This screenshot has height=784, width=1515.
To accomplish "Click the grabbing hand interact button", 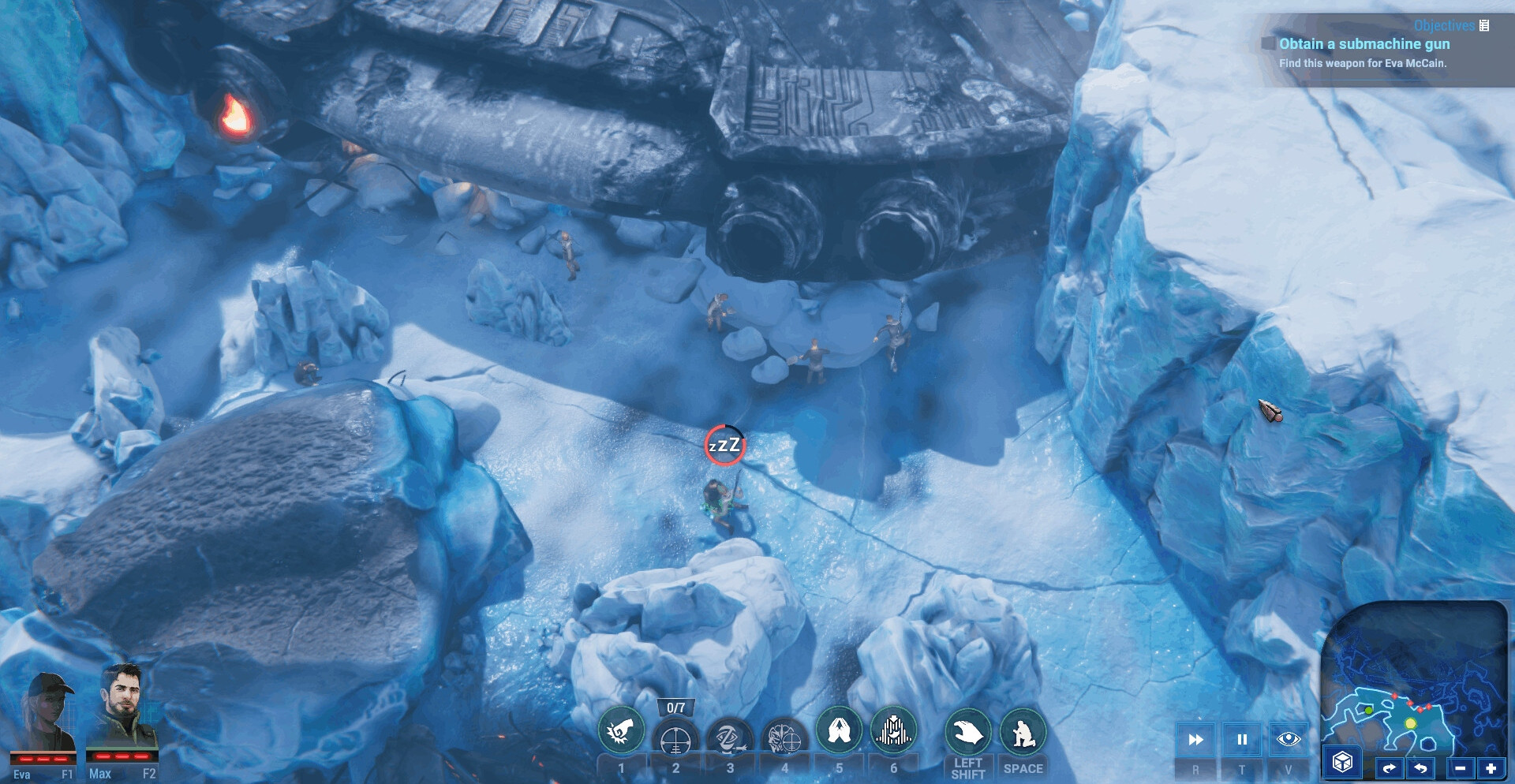I will [x=968, y=733].
